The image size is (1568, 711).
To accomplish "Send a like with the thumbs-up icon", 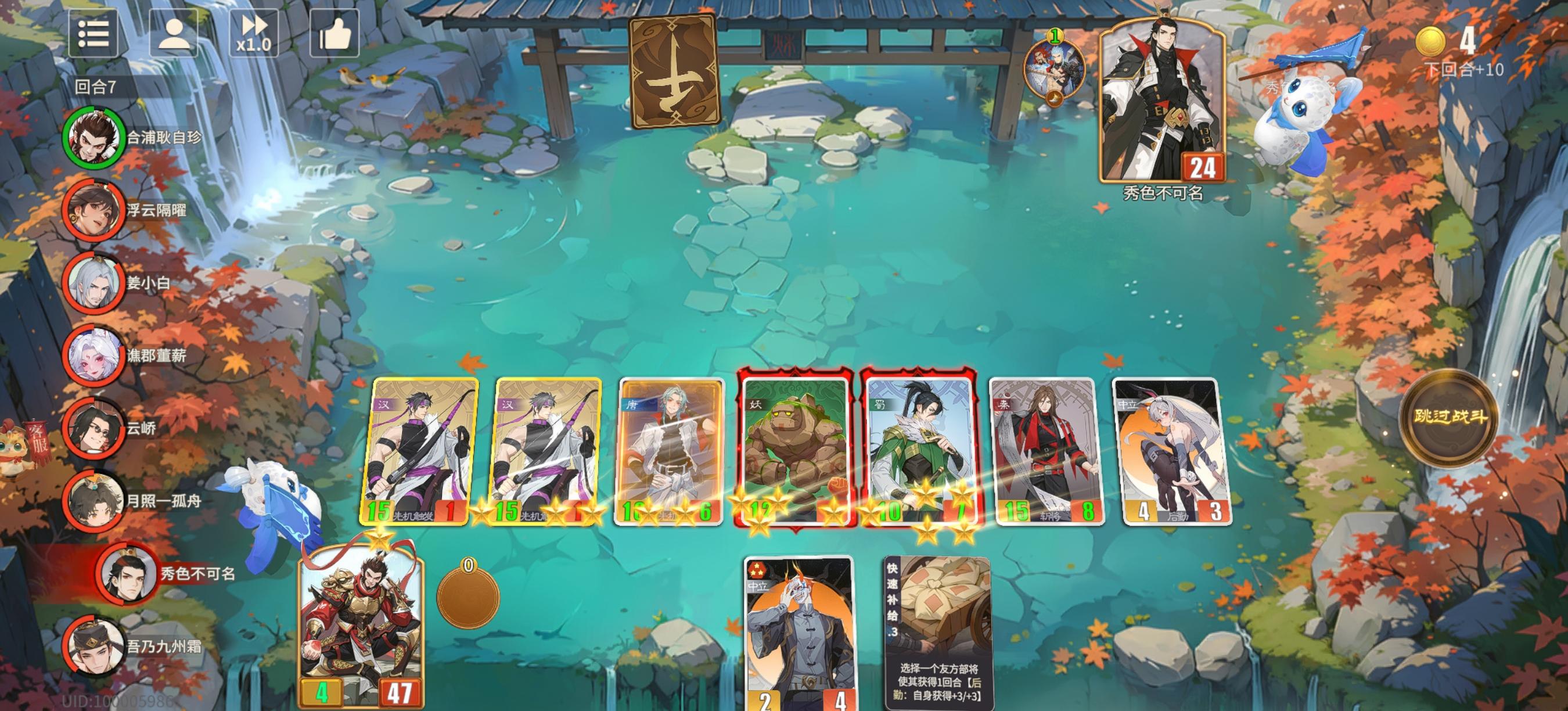I will (x=332, y=35).
